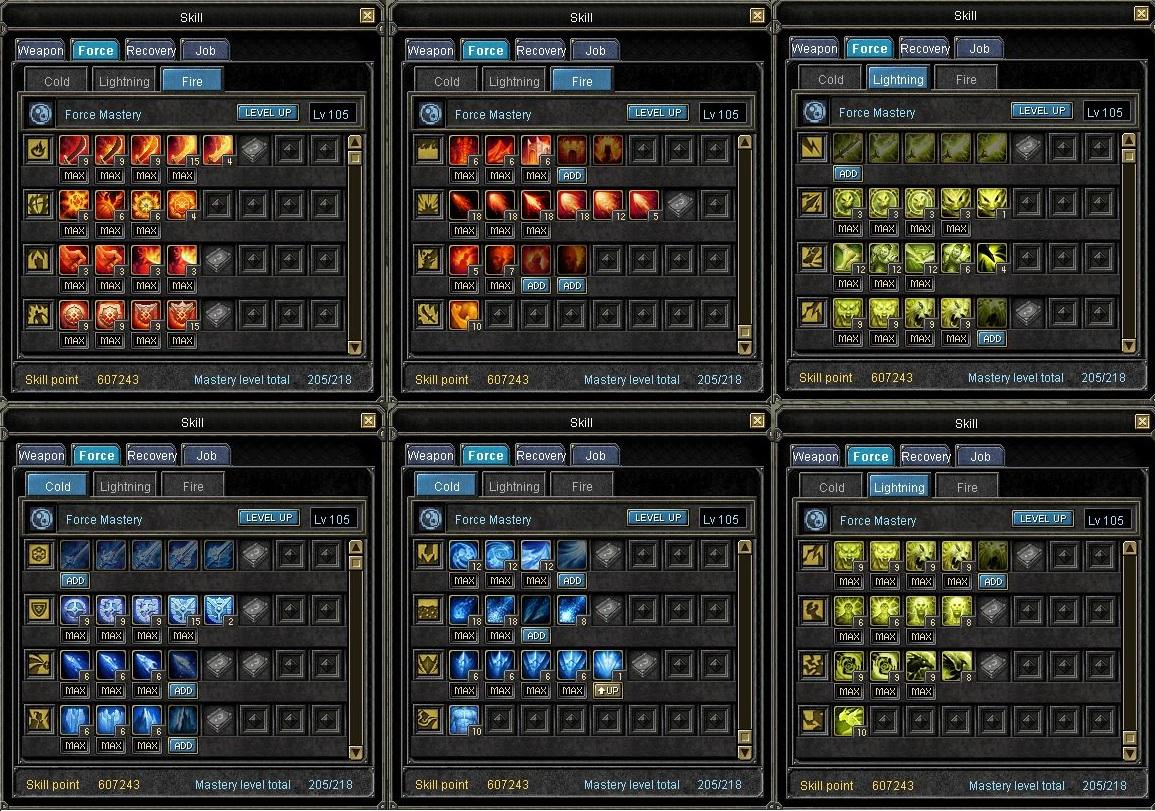Screen dimensions: 1155x811
Task: Select the fire skill at level 7
Action: [x=499, y=260]
